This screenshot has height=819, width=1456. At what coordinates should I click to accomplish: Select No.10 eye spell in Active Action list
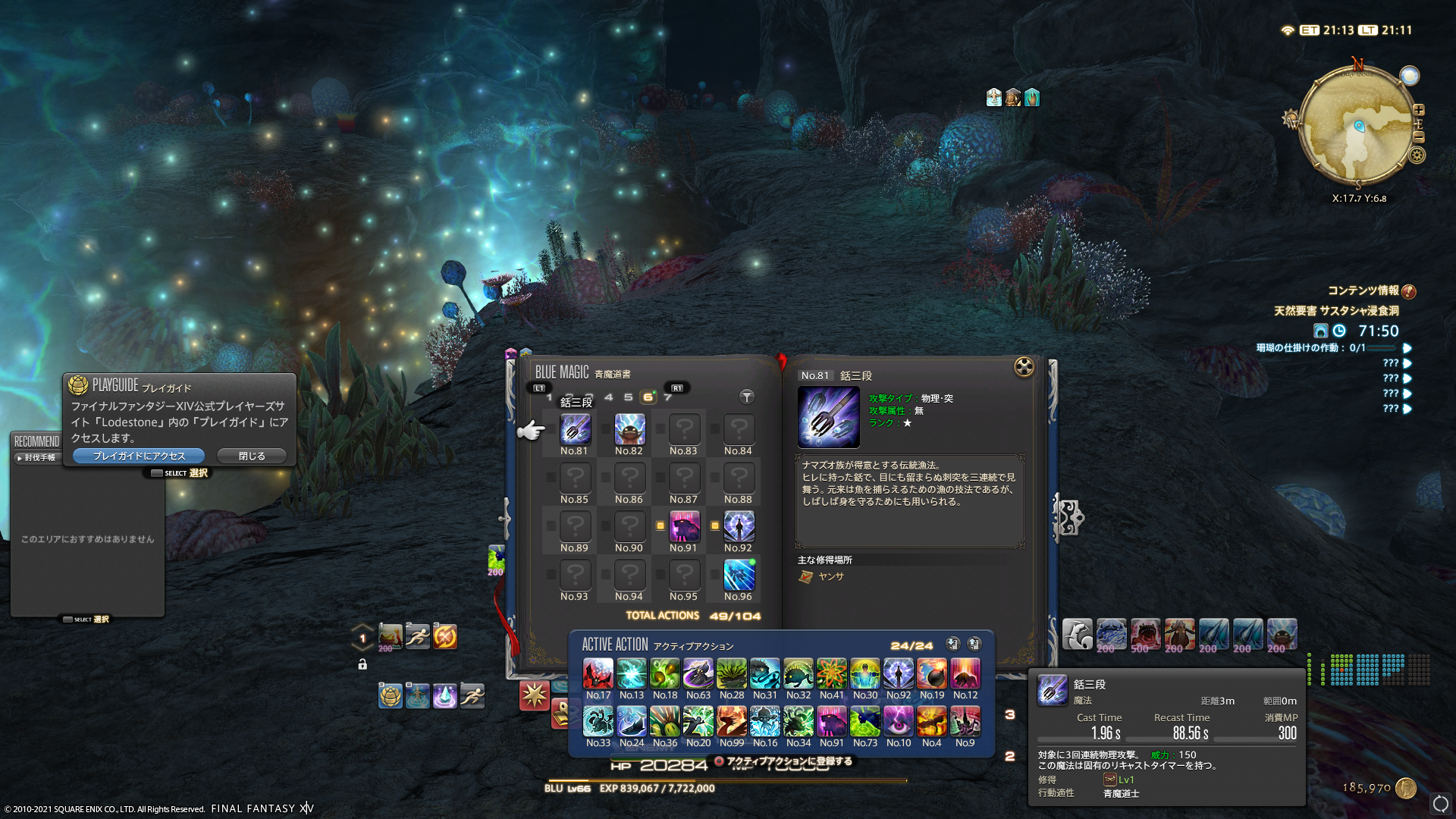click(899, 722)
